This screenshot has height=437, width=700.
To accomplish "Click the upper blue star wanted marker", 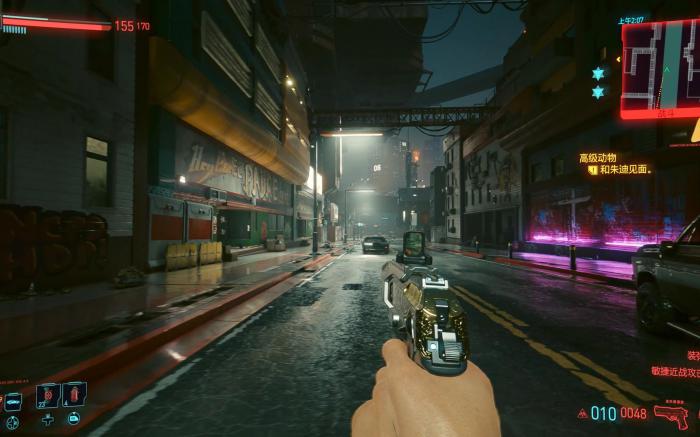I will (598, 74).
